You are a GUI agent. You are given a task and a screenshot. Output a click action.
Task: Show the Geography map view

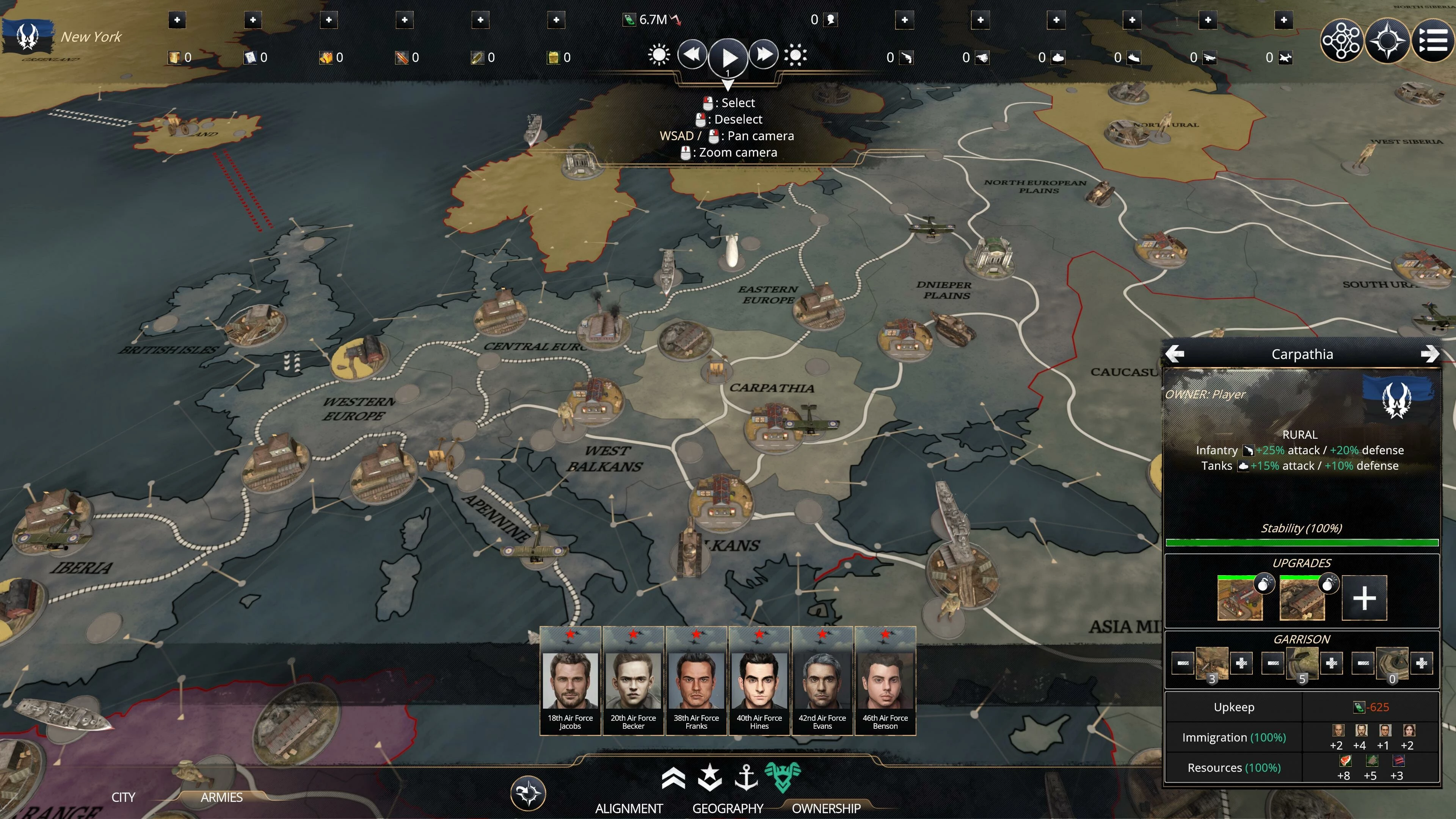(x=728, y=808)
